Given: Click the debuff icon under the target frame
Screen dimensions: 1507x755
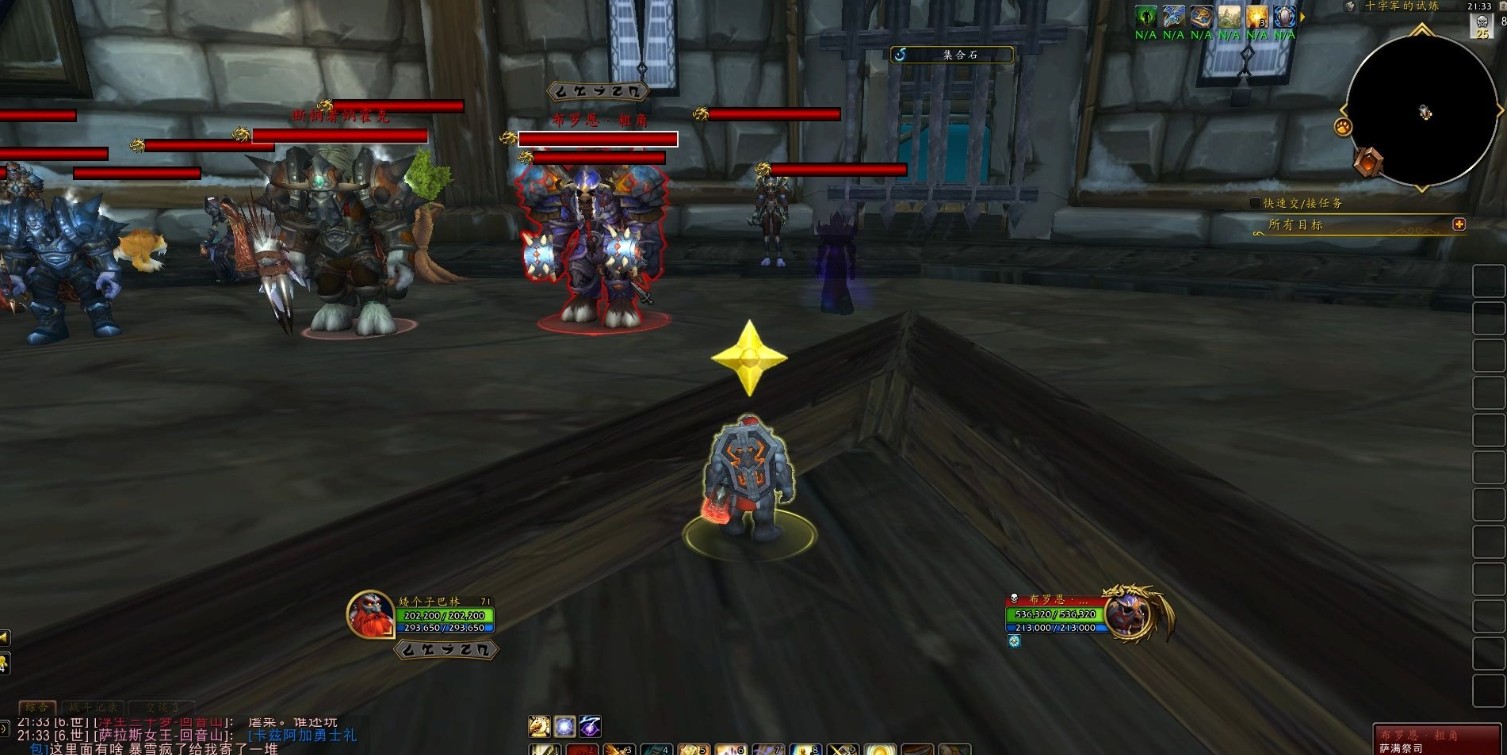Looking at the screenshot, I should 1014,641.
